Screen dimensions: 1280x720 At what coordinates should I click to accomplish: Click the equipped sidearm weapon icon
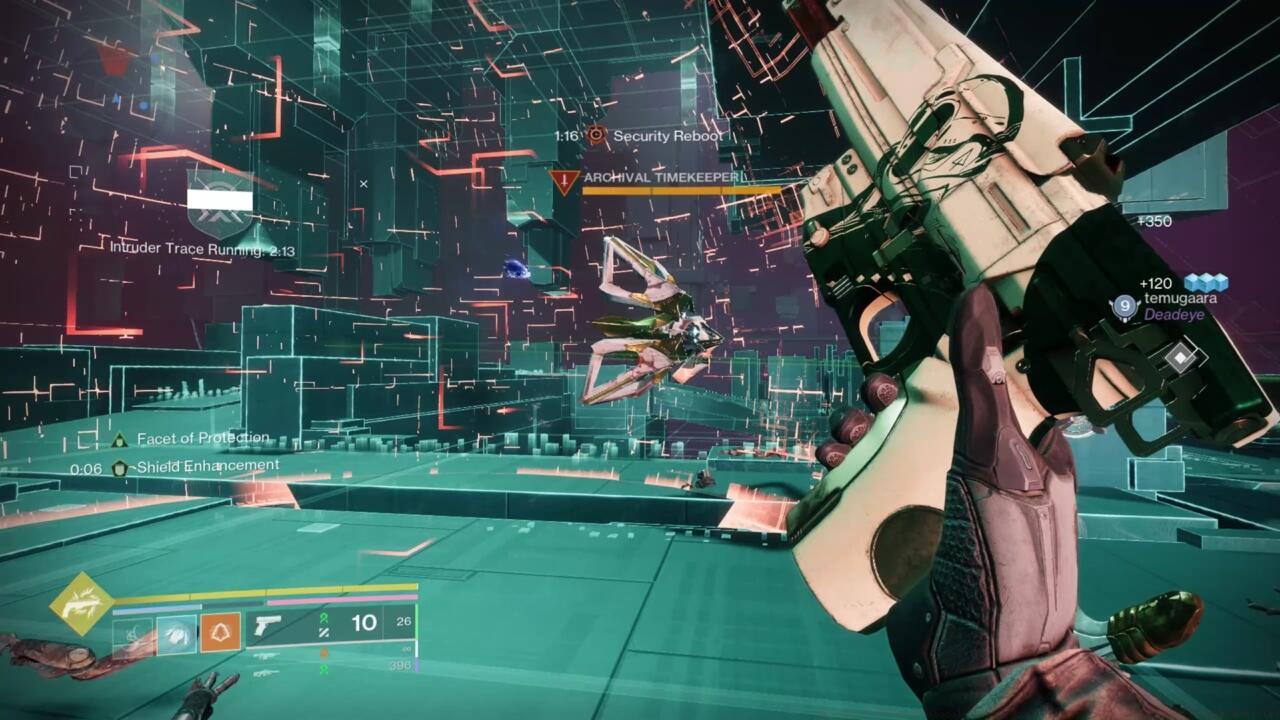[x=264, y=622]
